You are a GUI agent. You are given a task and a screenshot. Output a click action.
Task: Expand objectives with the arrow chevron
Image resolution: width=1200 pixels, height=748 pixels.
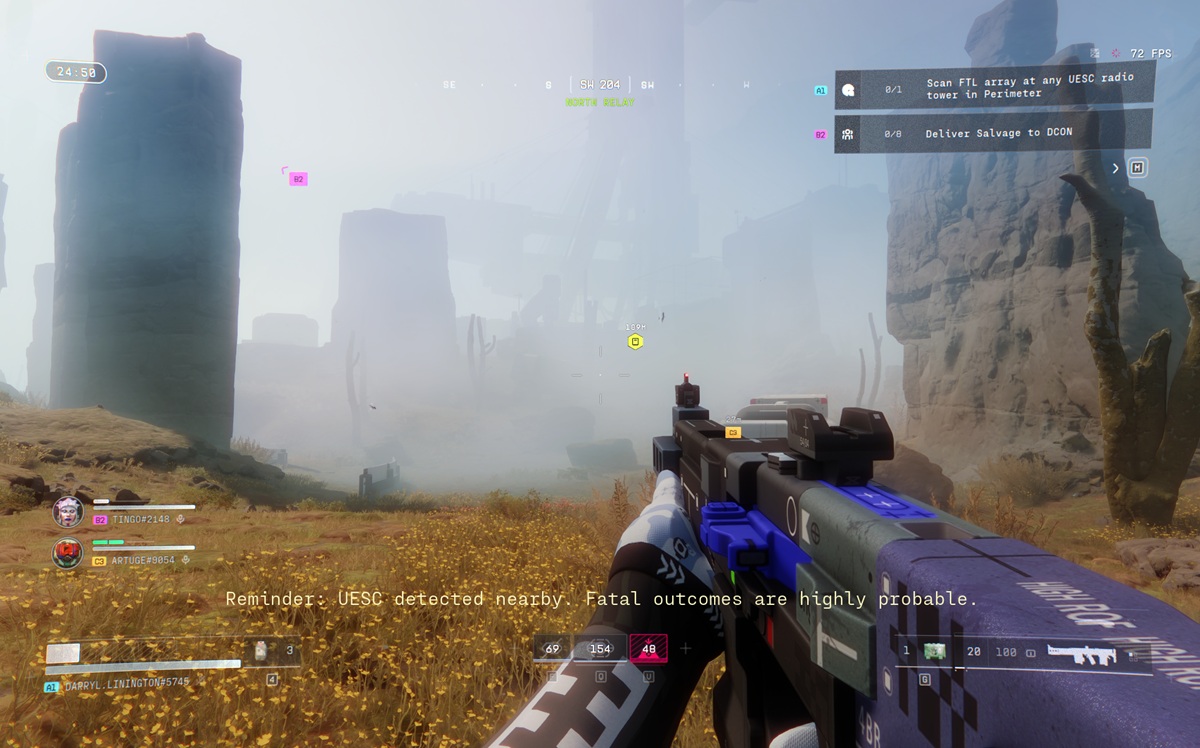click(1116, 168)
